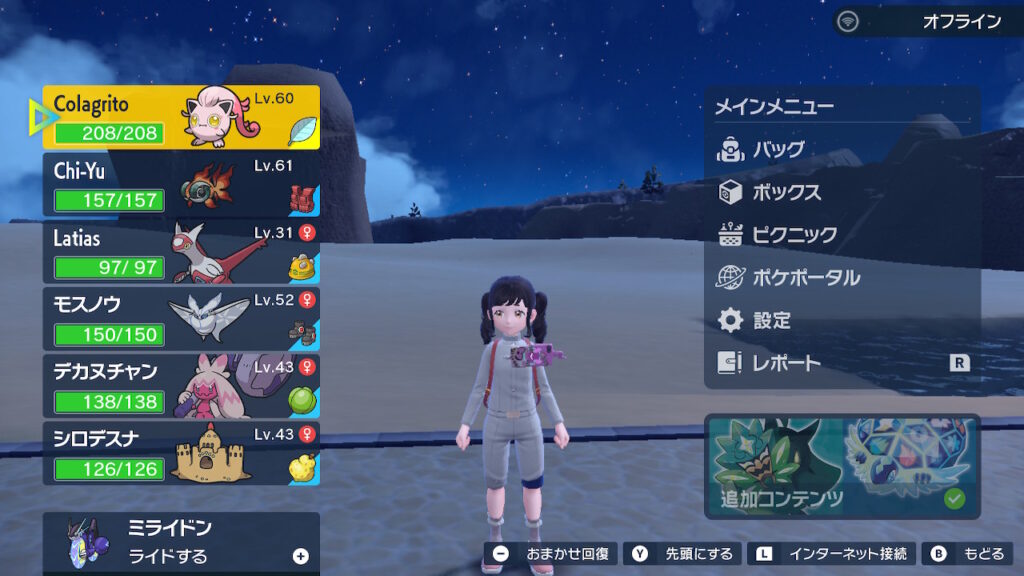This screenshot has height=576, width=1024.
Task: Choose Chi-Yu from the party
Action: pyautogui.click(x=181, y=185)
